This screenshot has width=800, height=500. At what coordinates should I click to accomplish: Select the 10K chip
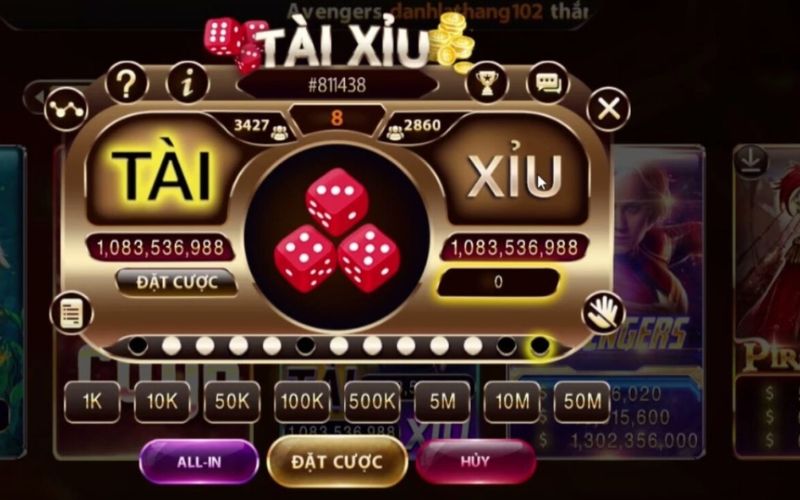(162, 402)
